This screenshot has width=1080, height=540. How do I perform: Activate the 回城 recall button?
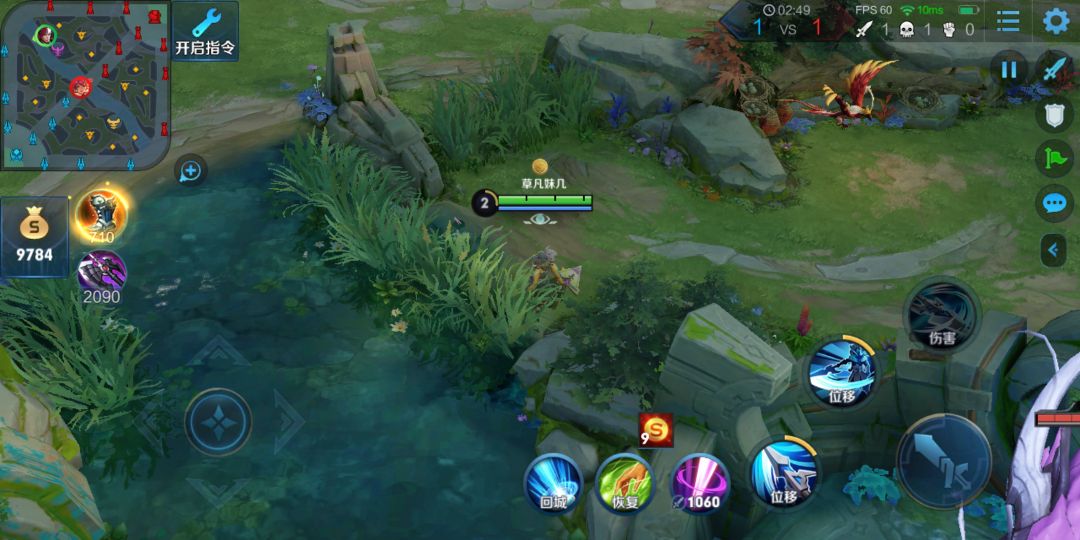coord(553,483)
